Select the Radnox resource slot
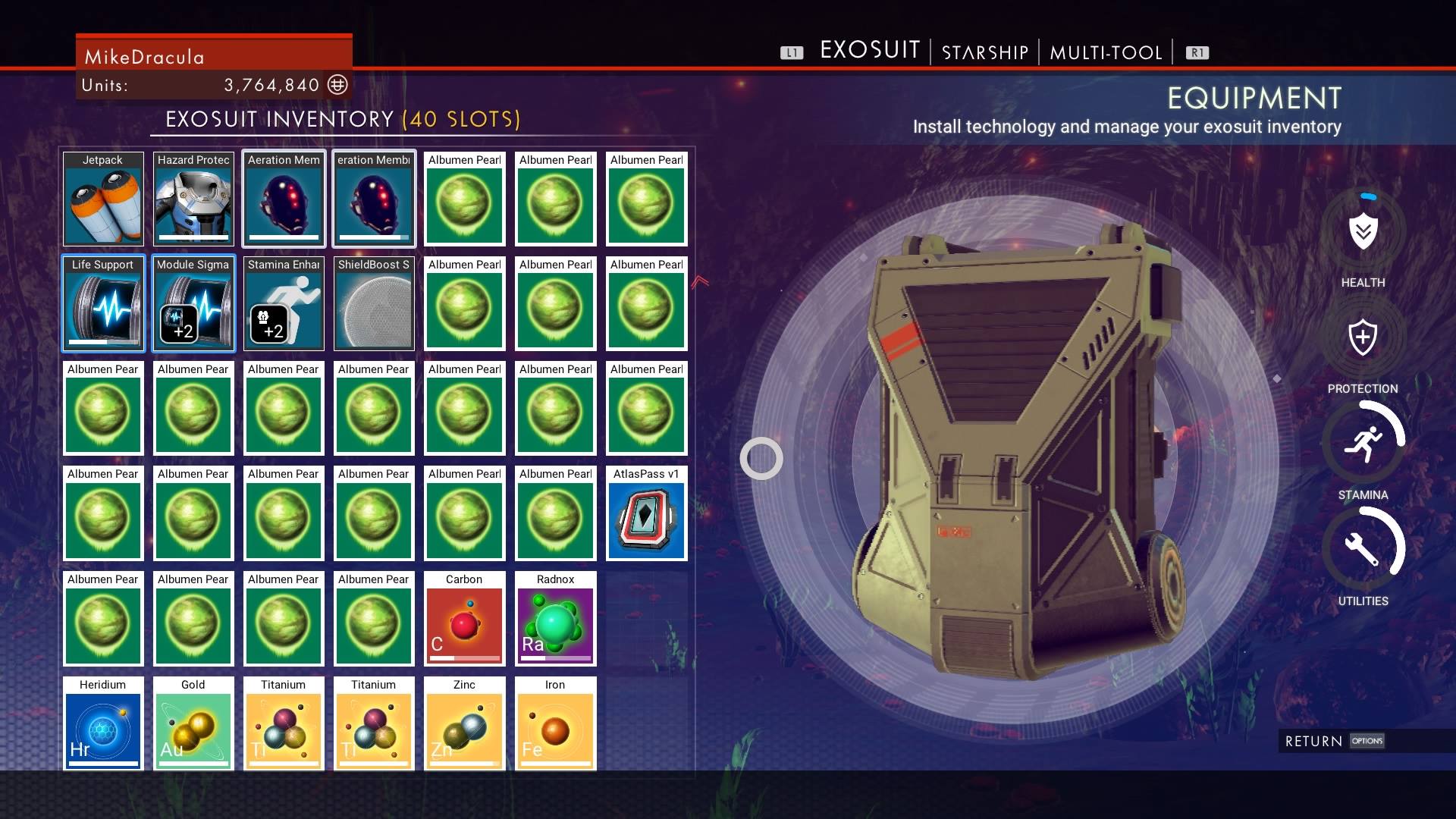 555,619
